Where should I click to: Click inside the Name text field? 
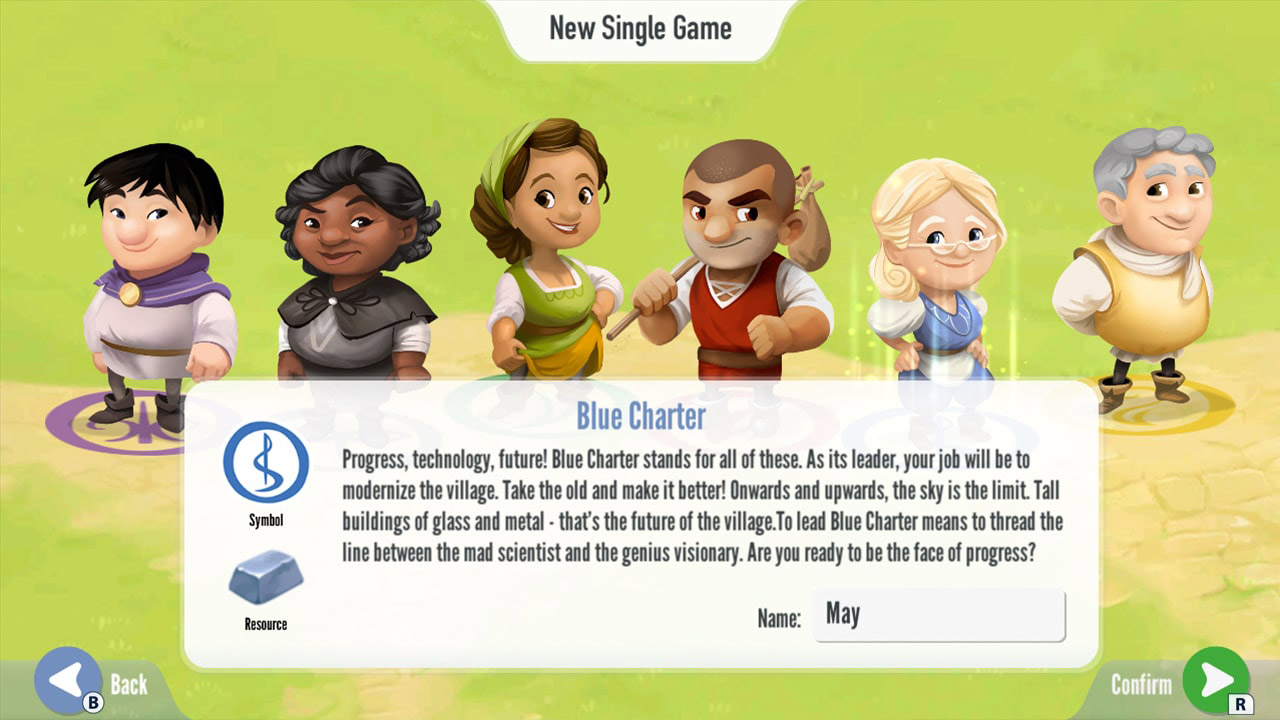[938, 615]
